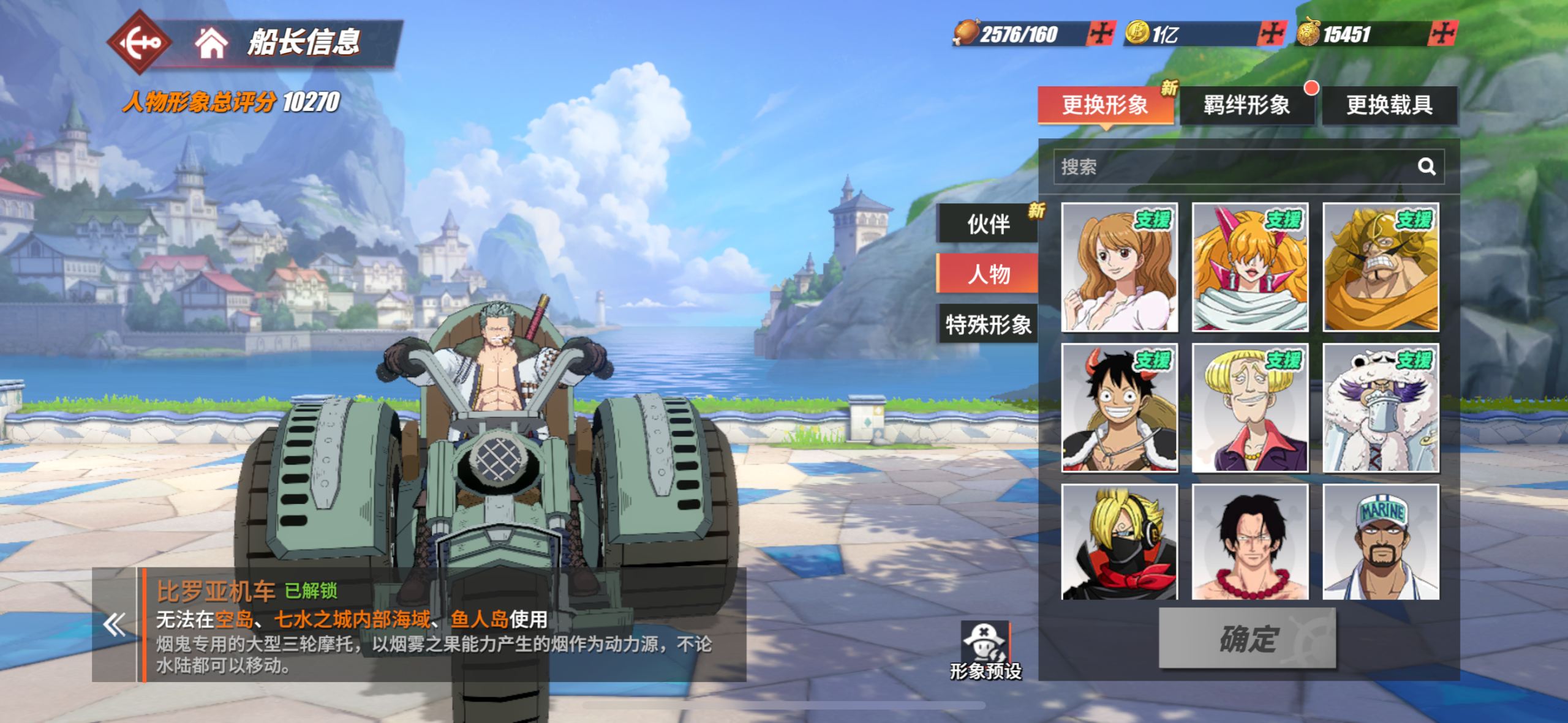Choose the Ace portrait with red beads
The height and width of the screenshot is (723, 1568).
tap(1249, 542)
